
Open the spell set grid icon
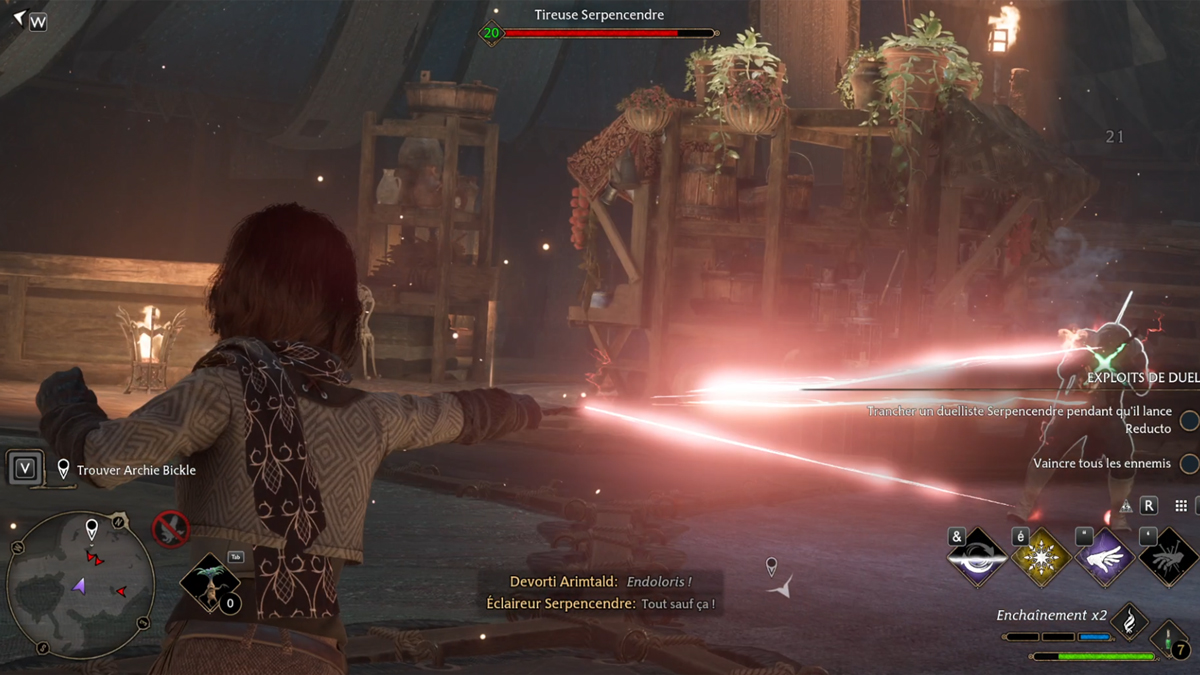(x=1181, y=507)
